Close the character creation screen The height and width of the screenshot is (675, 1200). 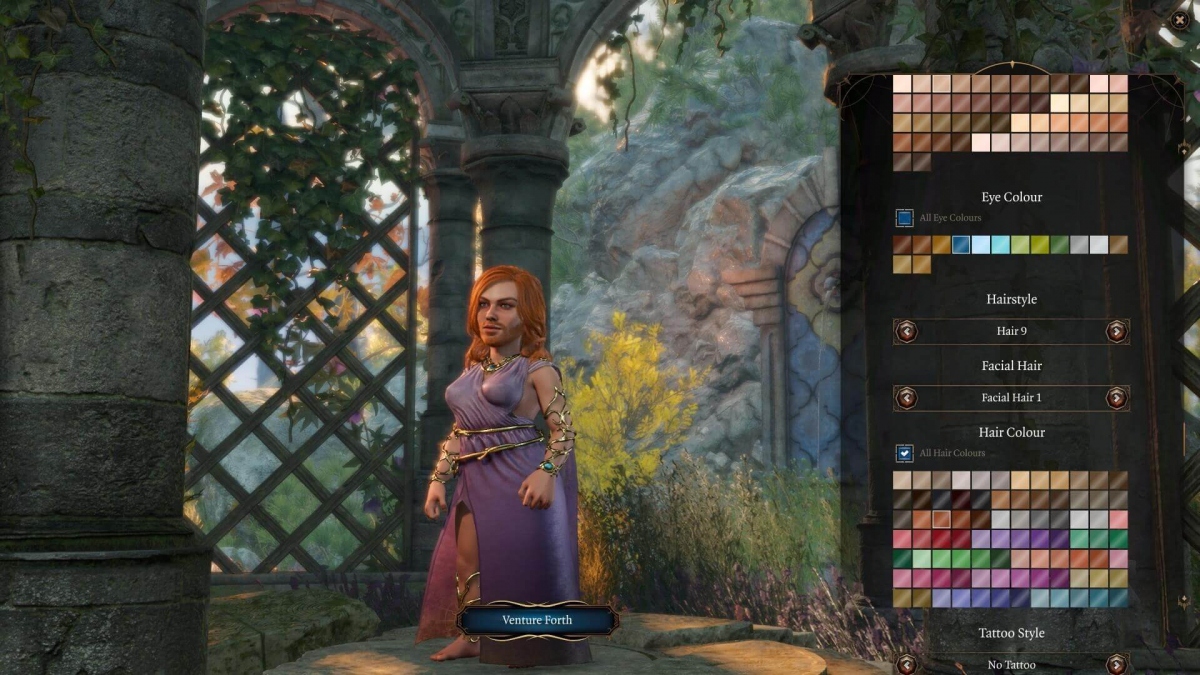coord(1180,19)
